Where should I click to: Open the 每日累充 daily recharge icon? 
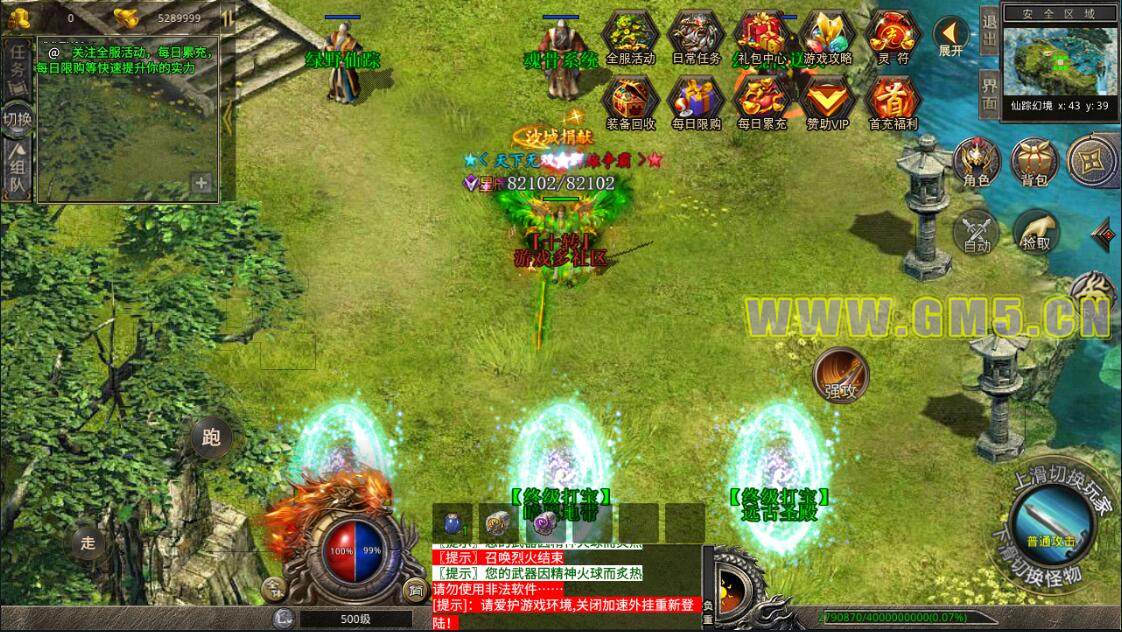[762, 101]
